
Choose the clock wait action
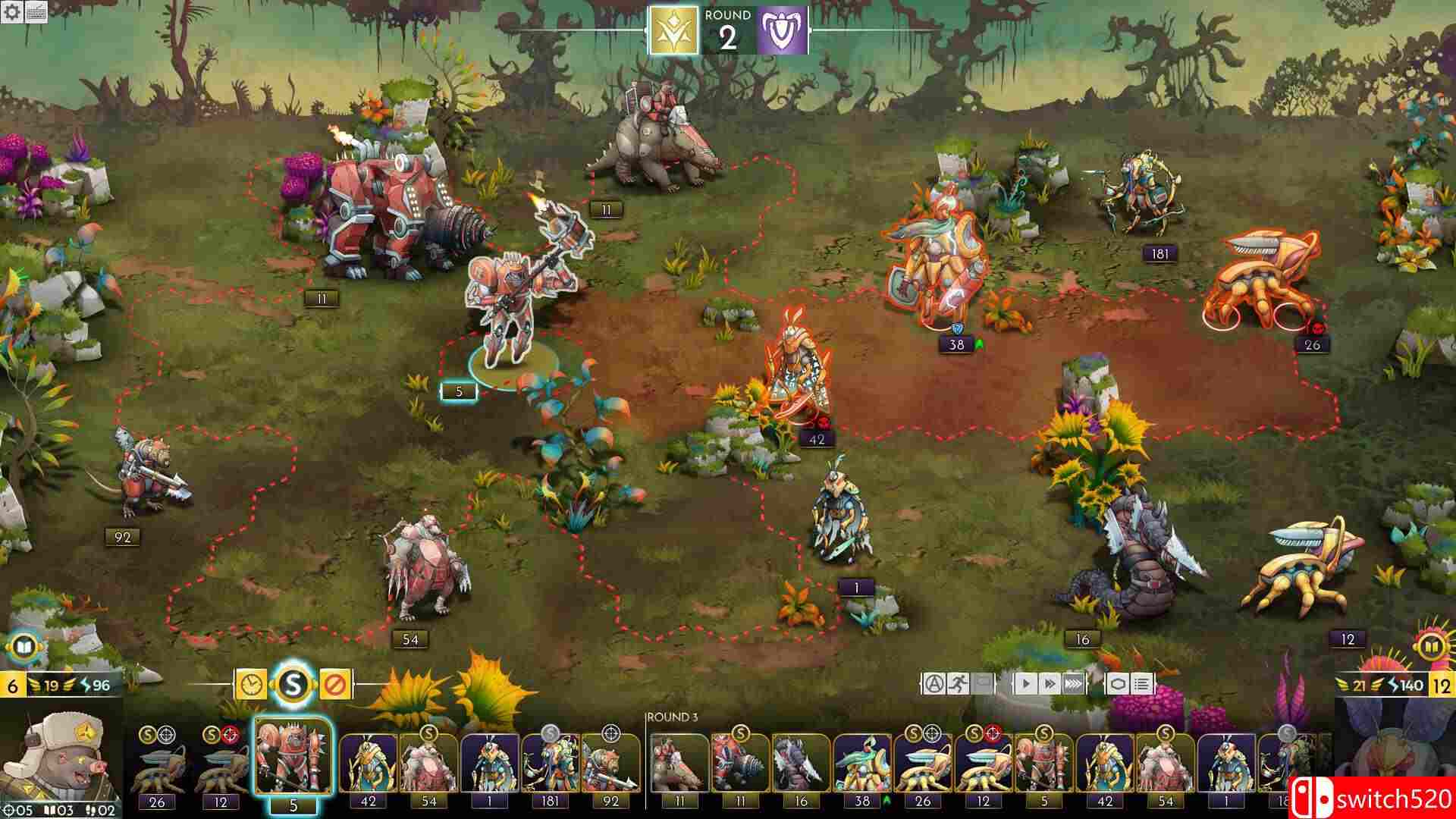pos(250,685)
